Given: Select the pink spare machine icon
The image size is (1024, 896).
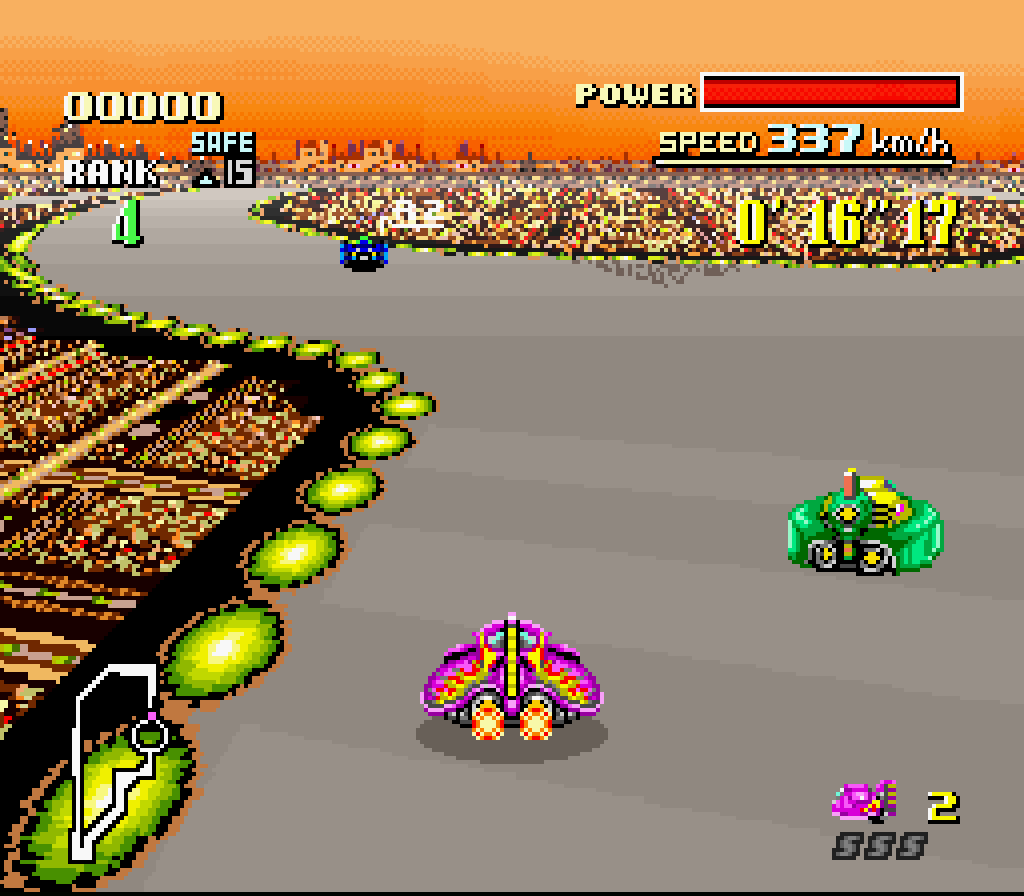Looking at the screenshot, I should pyautogui.click(x=864, y=800).
